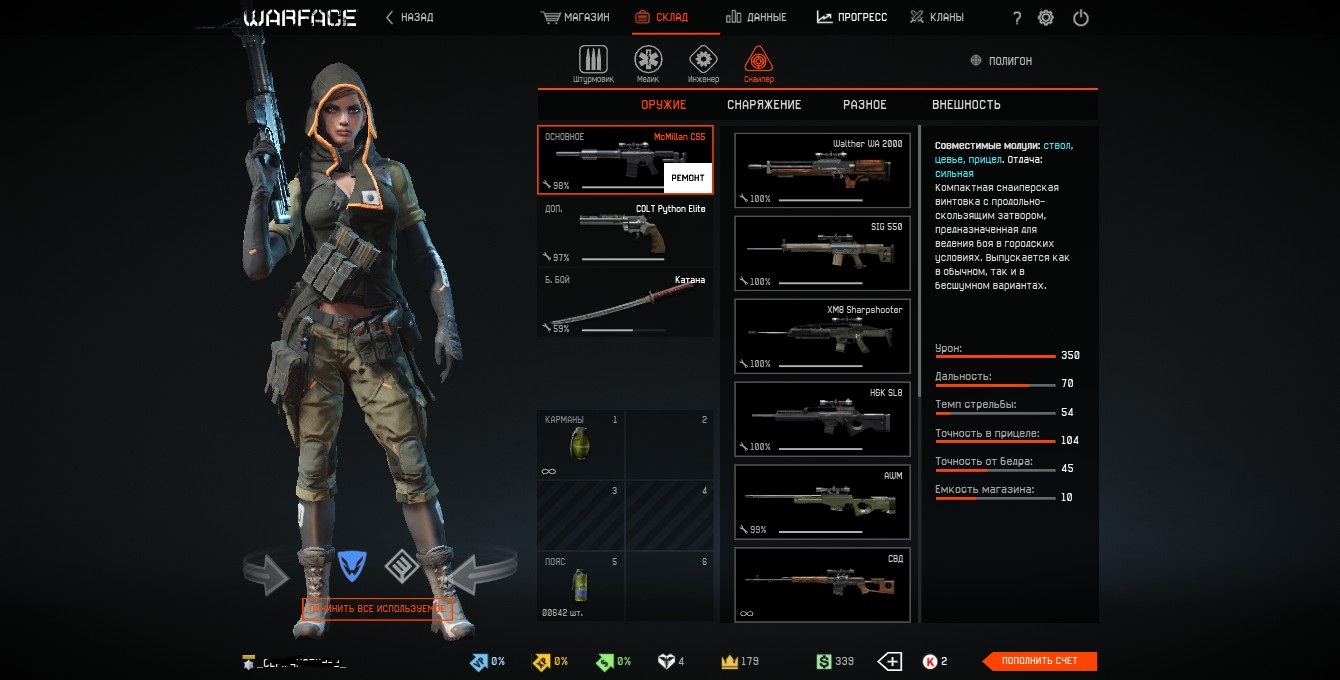Open the Прогресс menu
The height and width of the screenshot is (680, 1340).
[x=852, y=17]
